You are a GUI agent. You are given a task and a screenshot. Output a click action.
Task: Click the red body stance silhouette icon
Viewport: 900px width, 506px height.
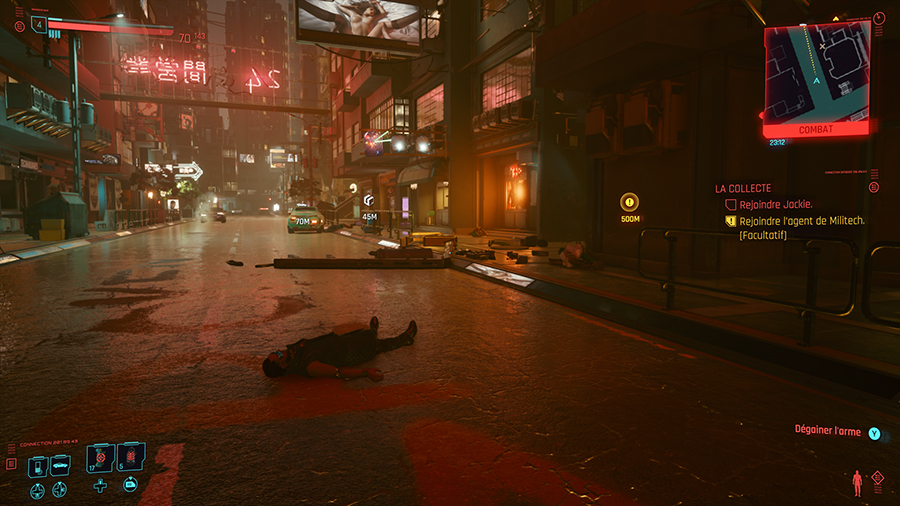click(x=858, y=484)
